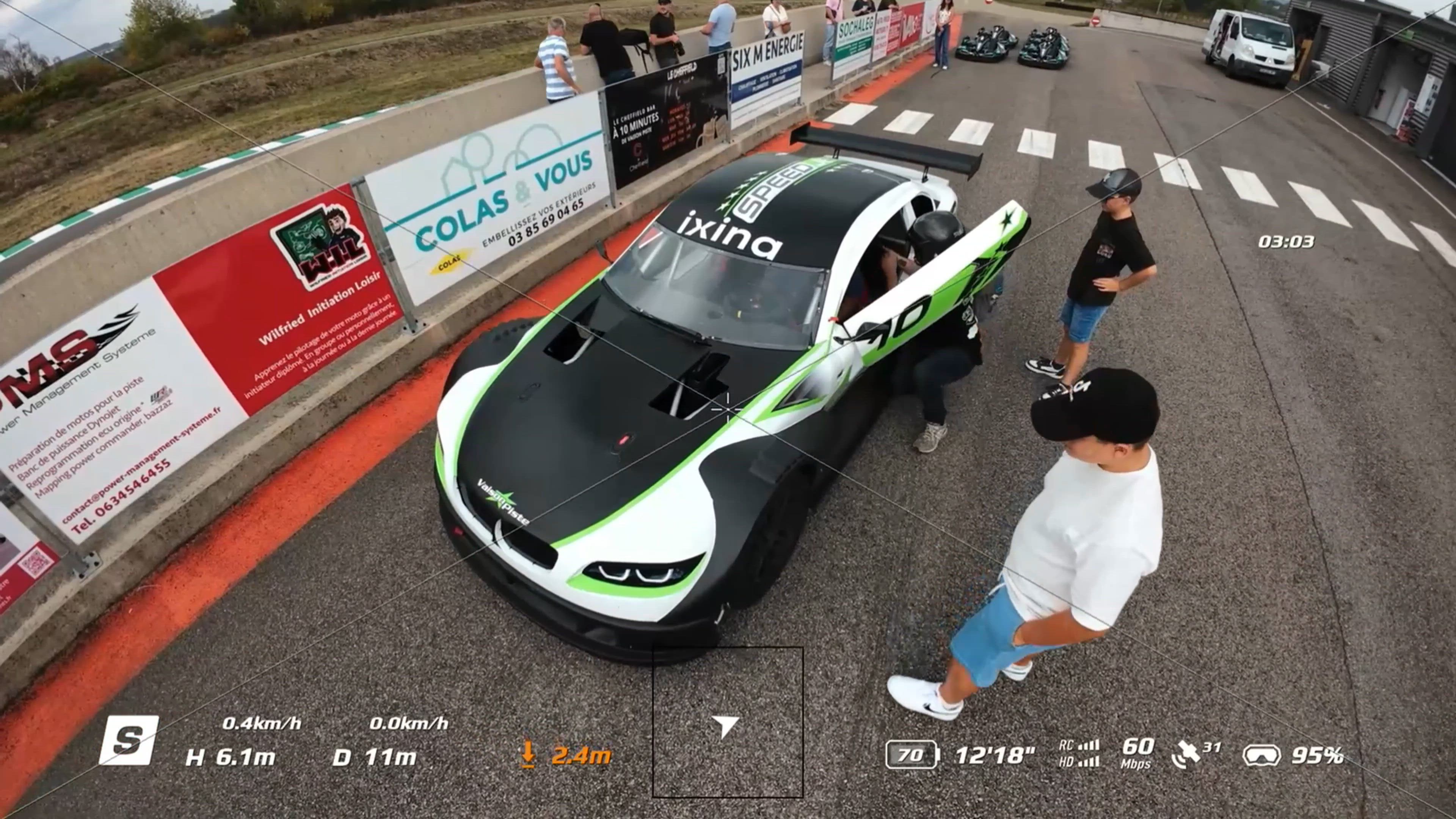Click the S flight mode icon
1456x819 pixels.
(x=129, y=741)
